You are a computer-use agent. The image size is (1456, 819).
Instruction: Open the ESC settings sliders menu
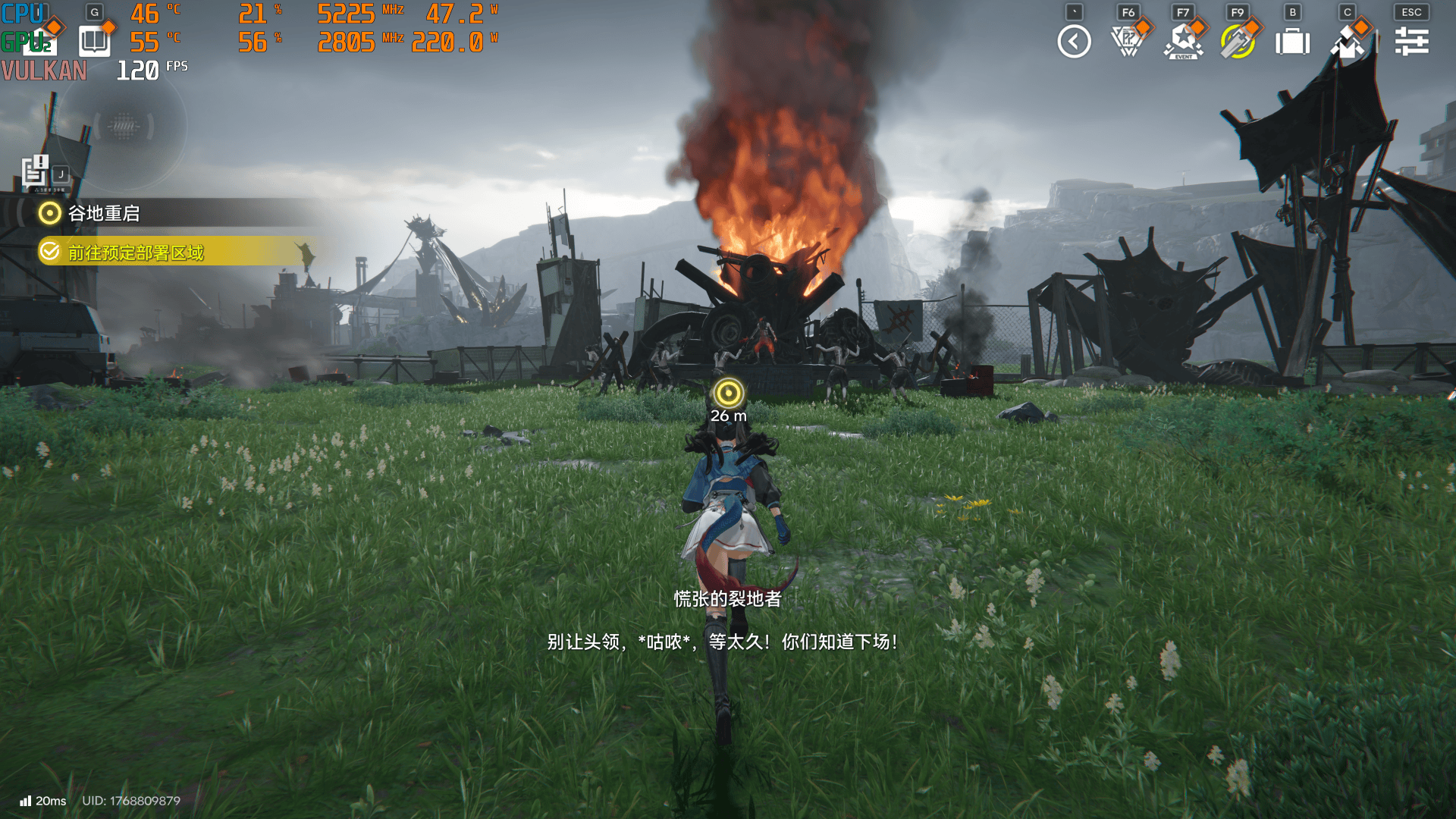click(x=1411, y=42)
